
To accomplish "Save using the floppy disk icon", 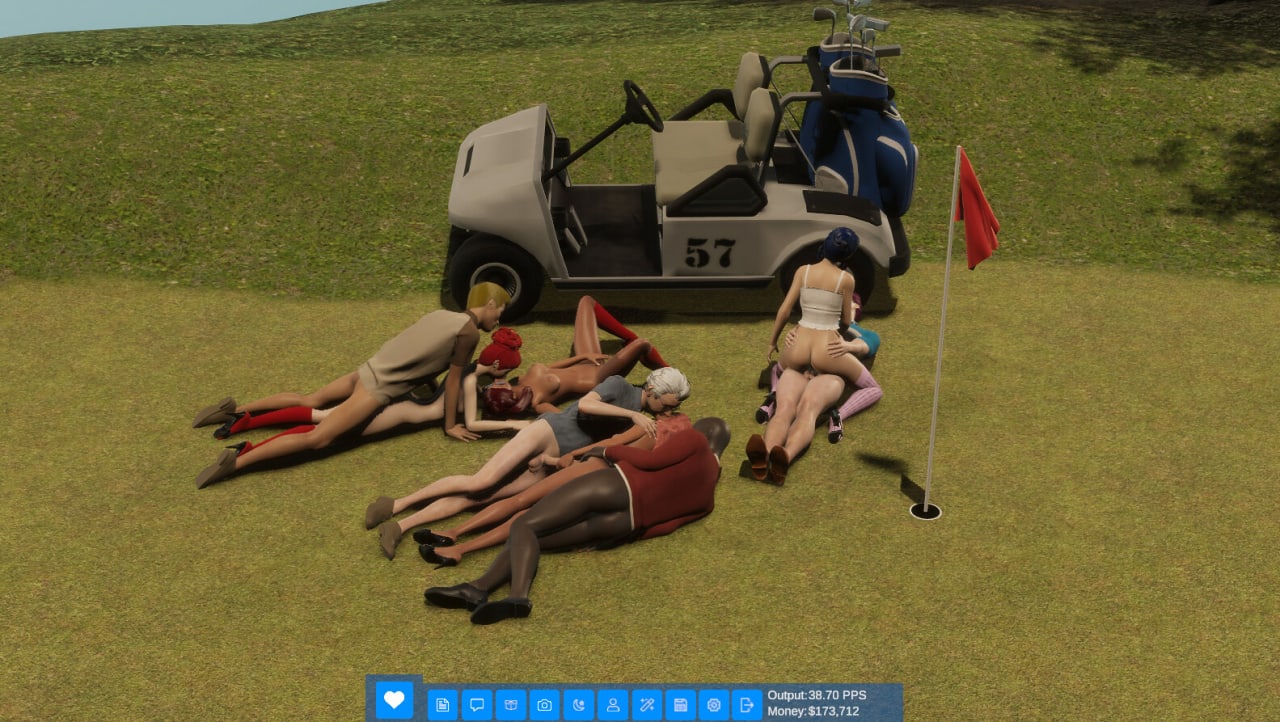I will tap(680, 705).
